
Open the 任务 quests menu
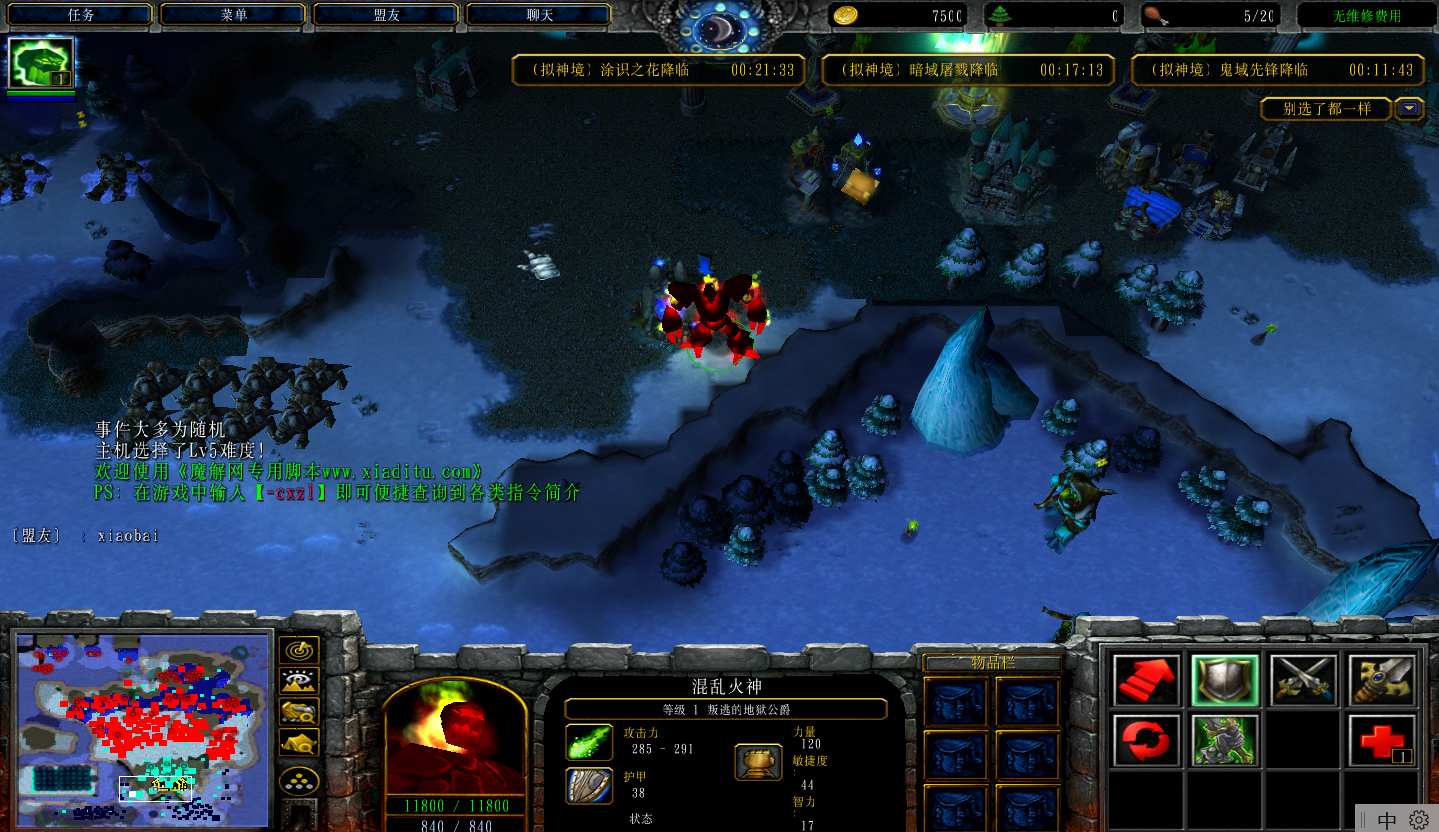tap(81, 15)
